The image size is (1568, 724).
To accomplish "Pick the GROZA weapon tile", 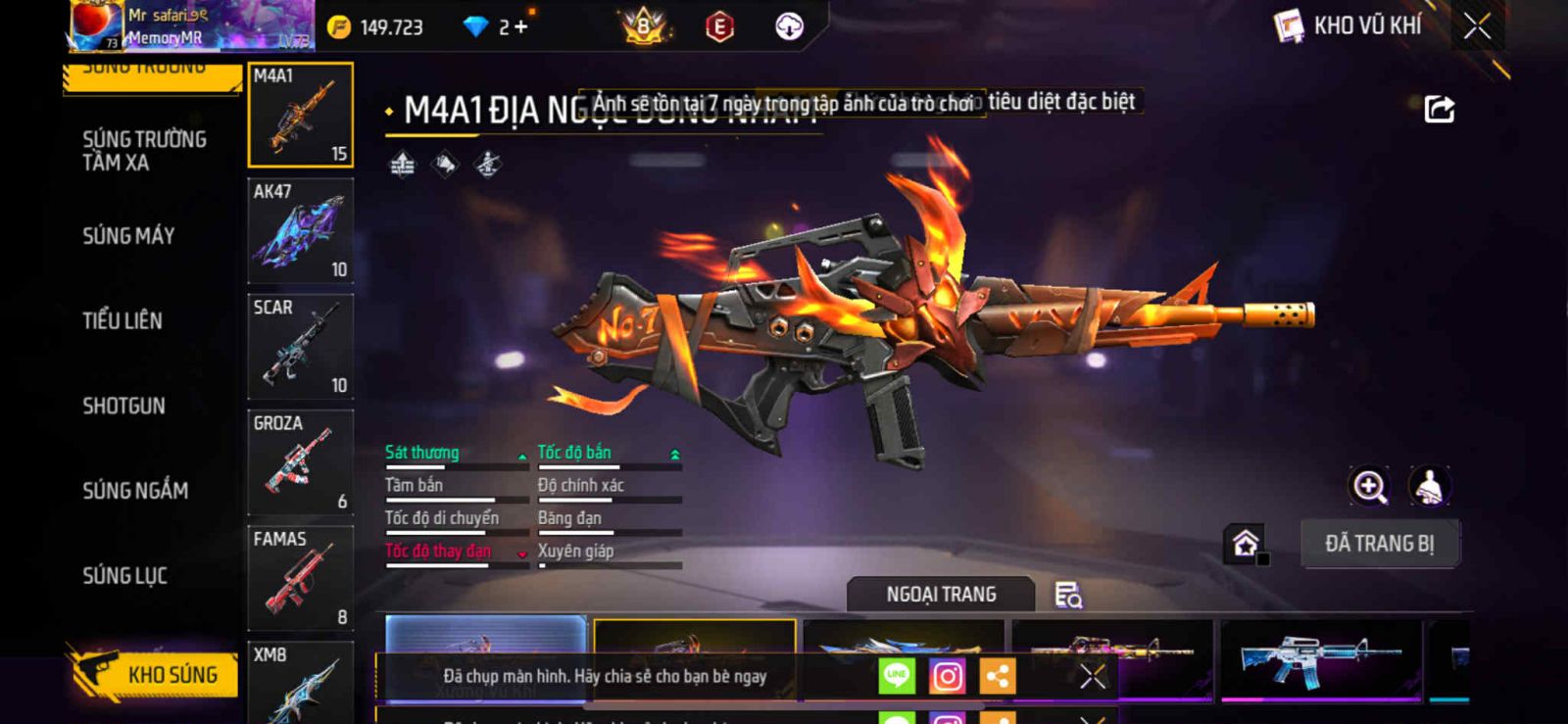I will (300, 462).
